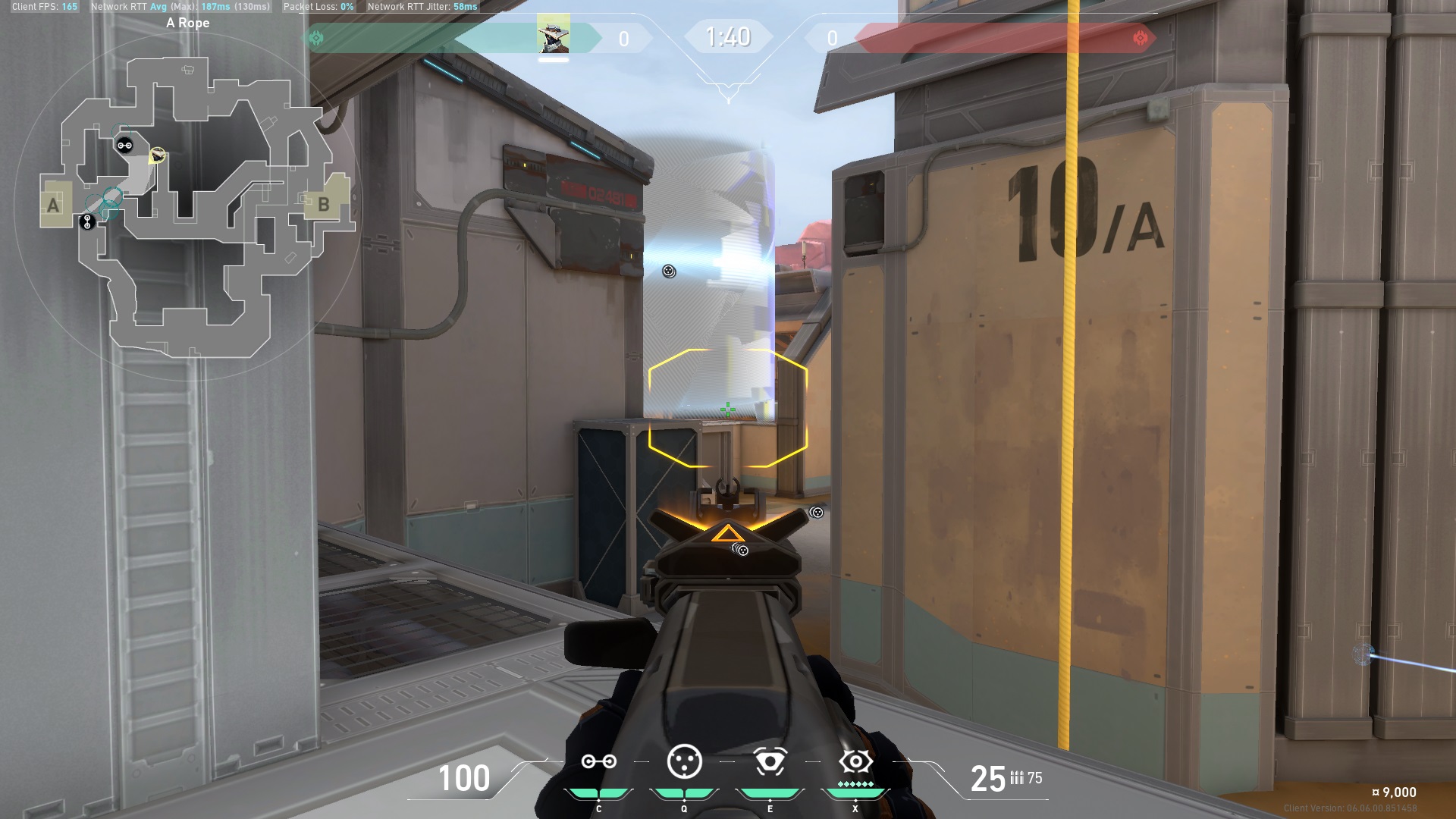Click the health value 100
Viewport: 1456px width, 819px height.
[465, 779]
